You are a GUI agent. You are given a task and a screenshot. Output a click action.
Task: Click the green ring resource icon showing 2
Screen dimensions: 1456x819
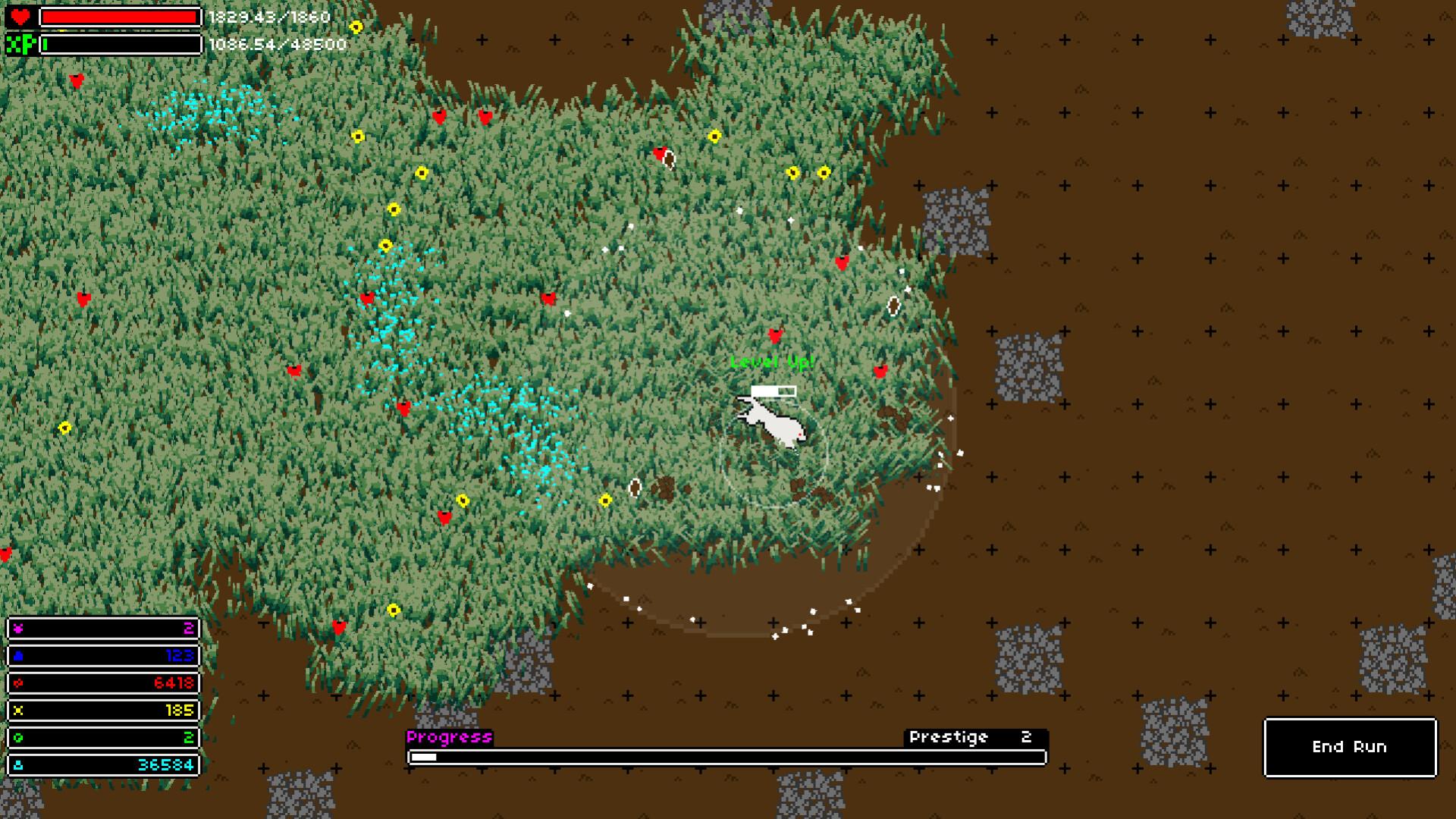(x=17, y=738)
